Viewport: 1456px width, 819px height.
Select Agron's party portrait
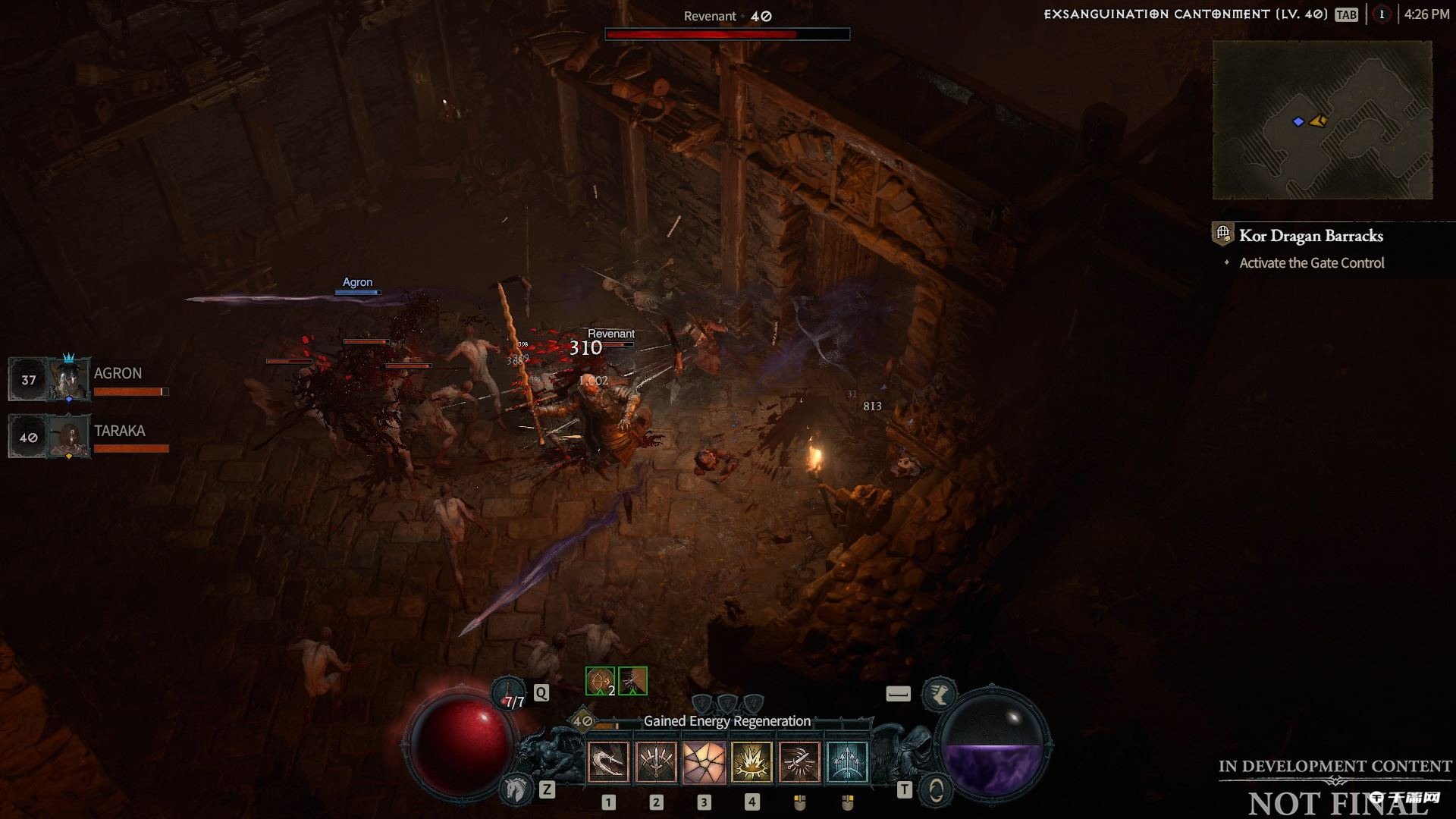click(69, 378)
